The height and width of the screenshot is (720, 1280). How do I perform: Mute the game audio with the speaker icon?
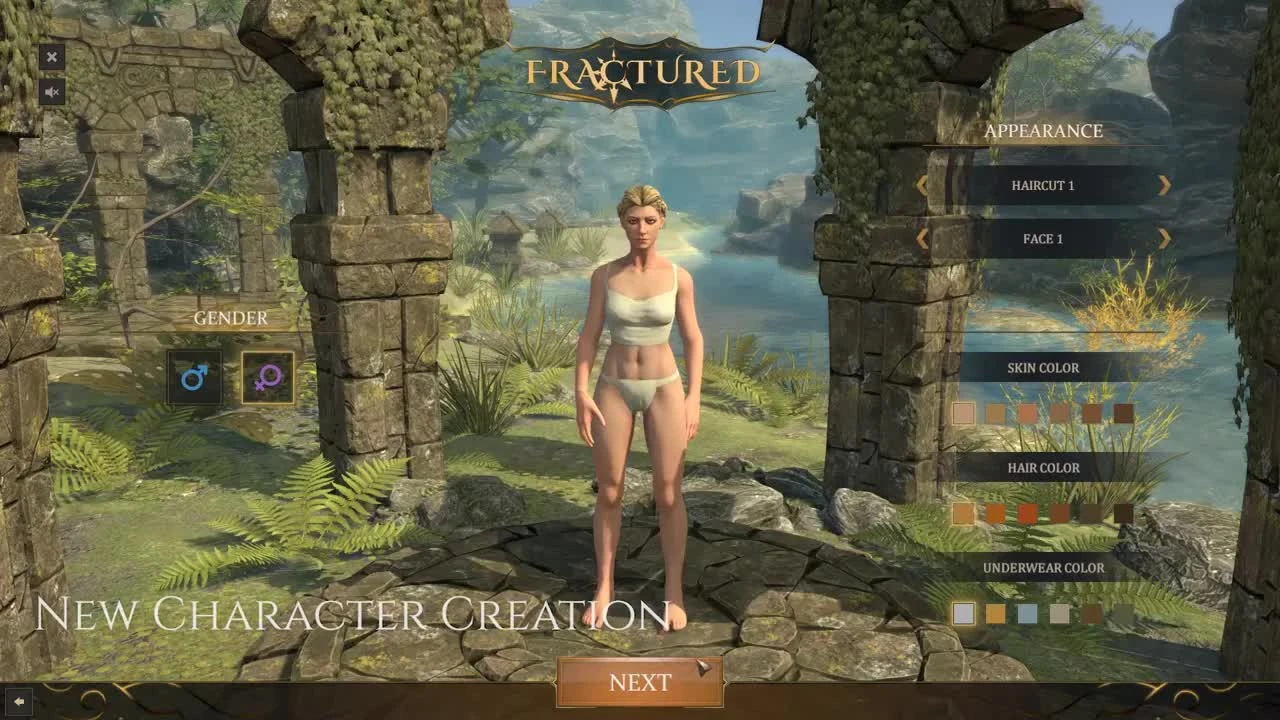click(x=52, y=93)
